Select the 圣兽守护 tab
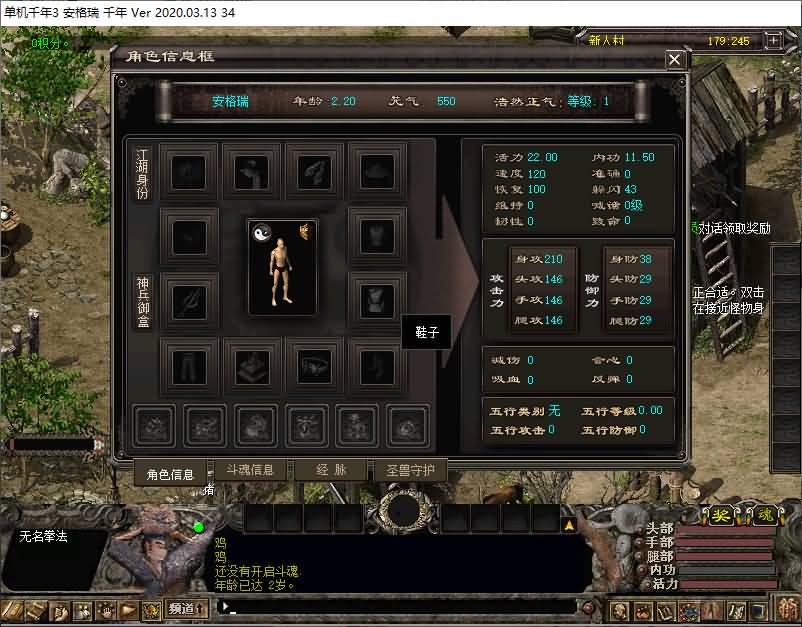The height and width of the screenshot is (627, 802). click(409, 470)
